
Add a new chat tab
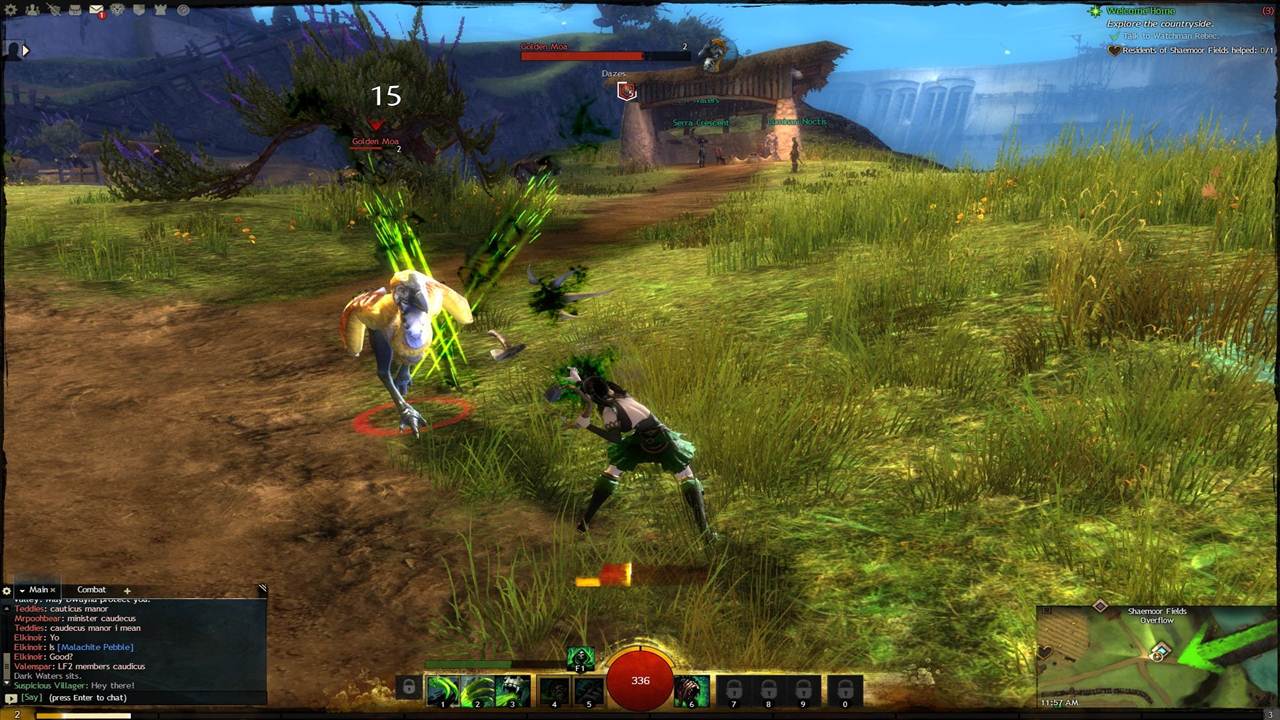127,591
